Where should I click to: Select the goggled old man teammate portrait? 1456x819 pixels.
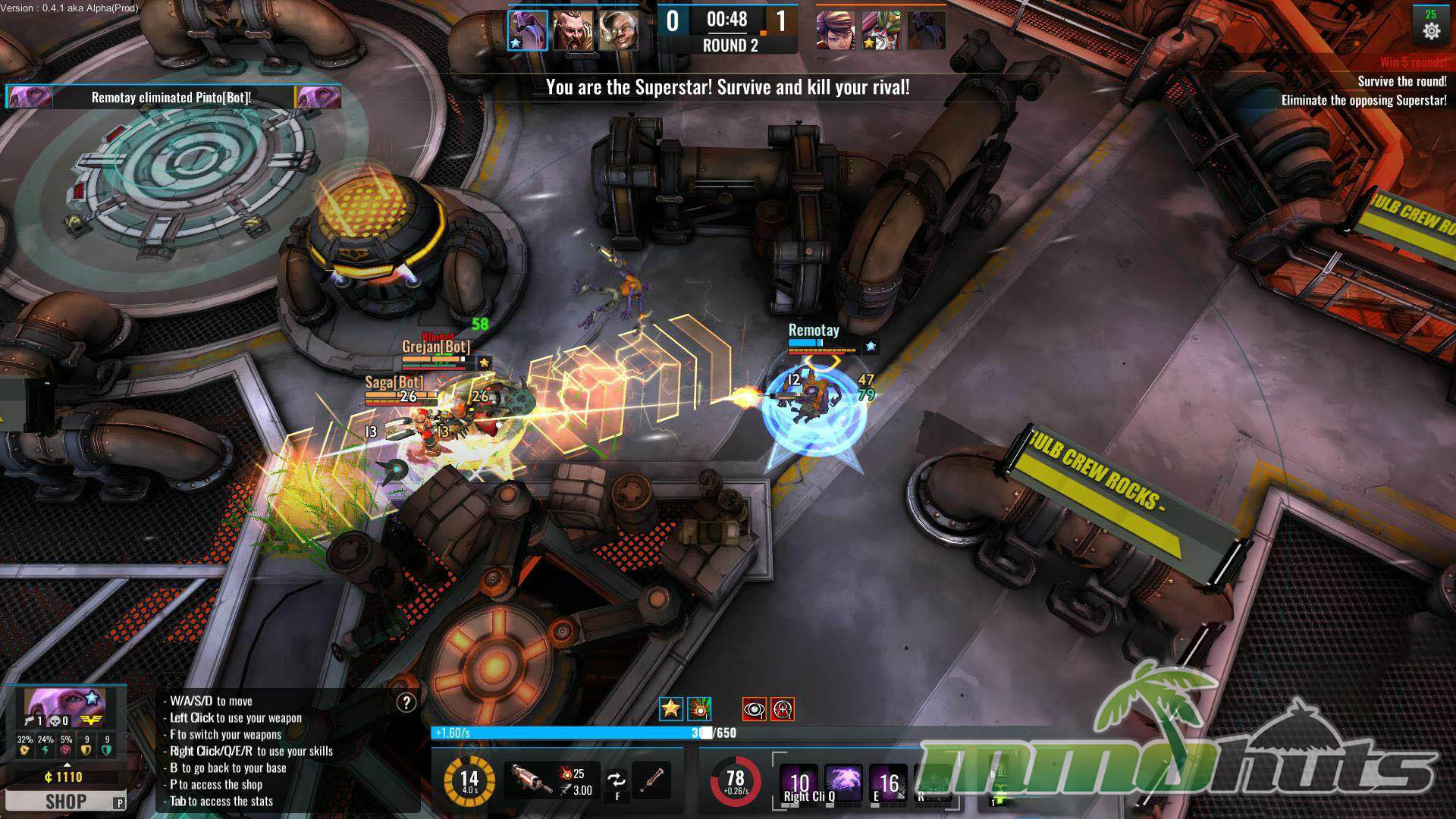point(618,30)
